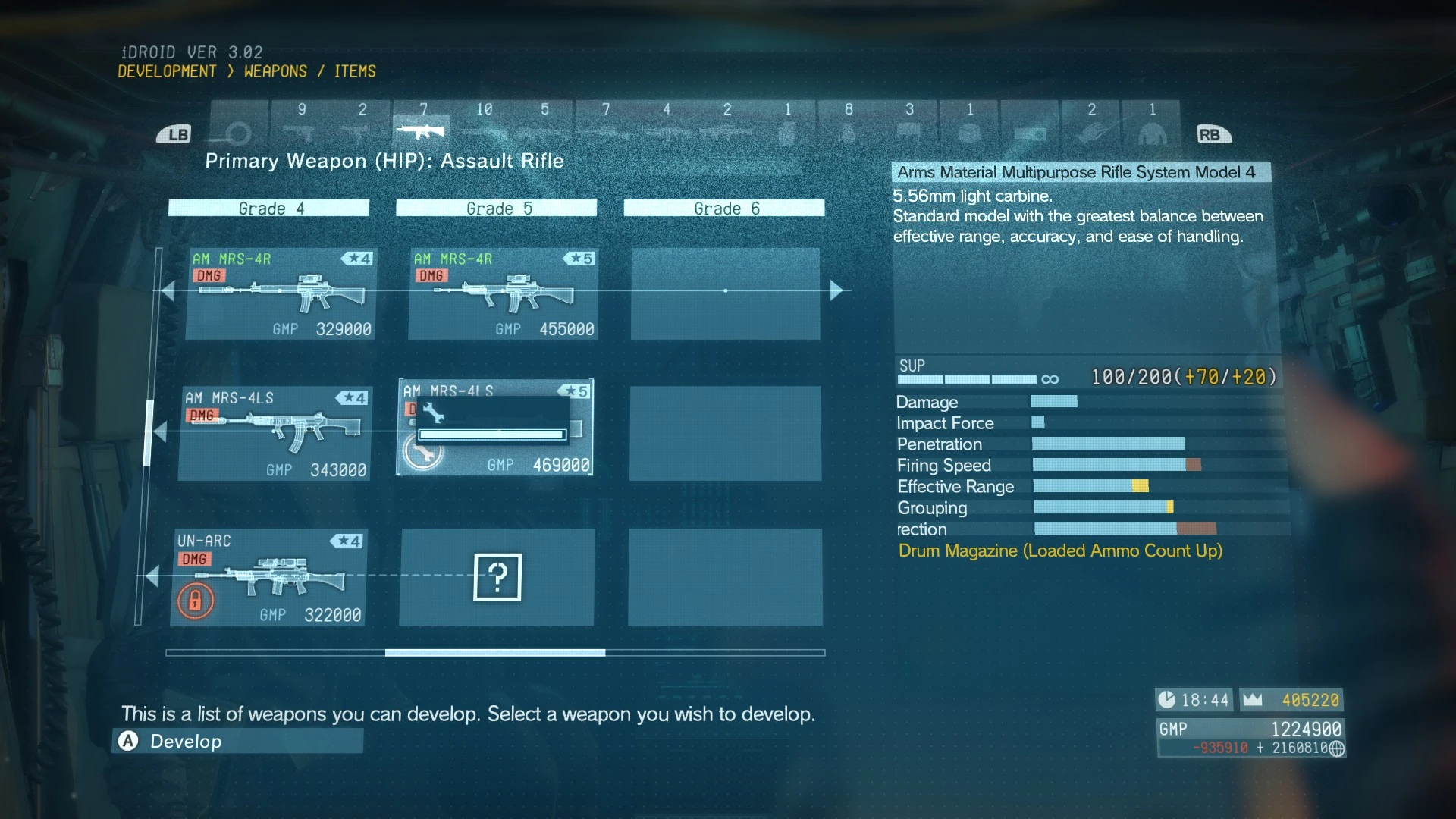
Task: Click the question mark undeveloped weapon slot
Action: click(497, 577)
